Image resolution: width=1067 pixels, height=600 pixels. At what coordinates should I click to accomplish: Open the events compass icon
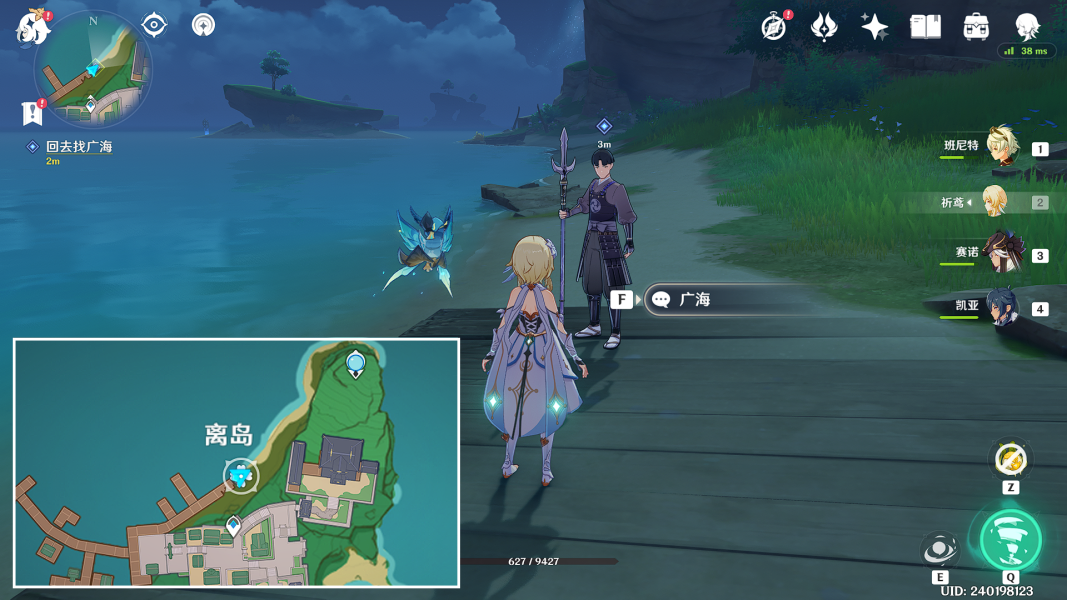(773, 27)
